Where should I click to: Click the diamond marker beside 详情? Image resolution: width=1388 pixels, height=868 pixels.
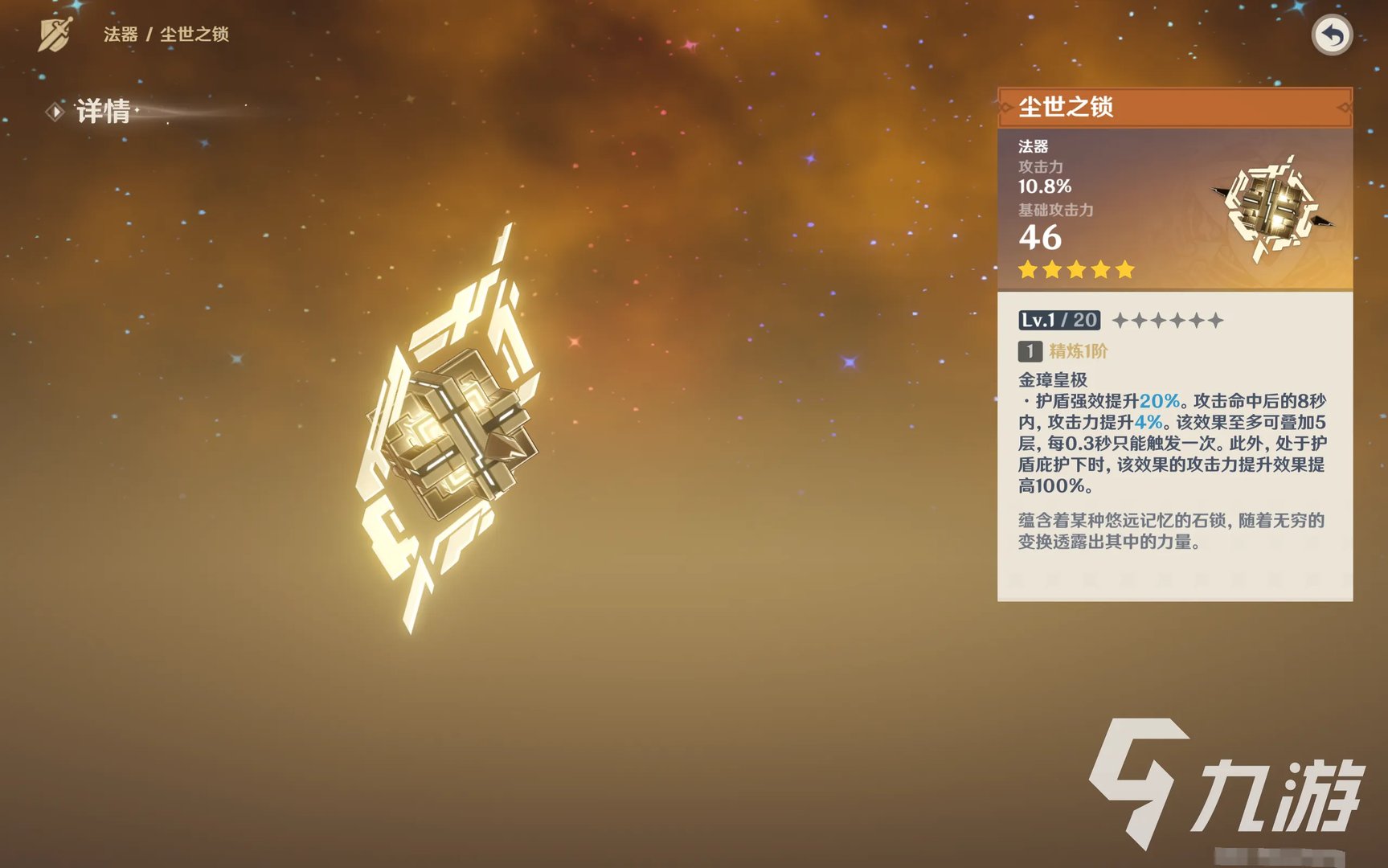pos(55,112)
